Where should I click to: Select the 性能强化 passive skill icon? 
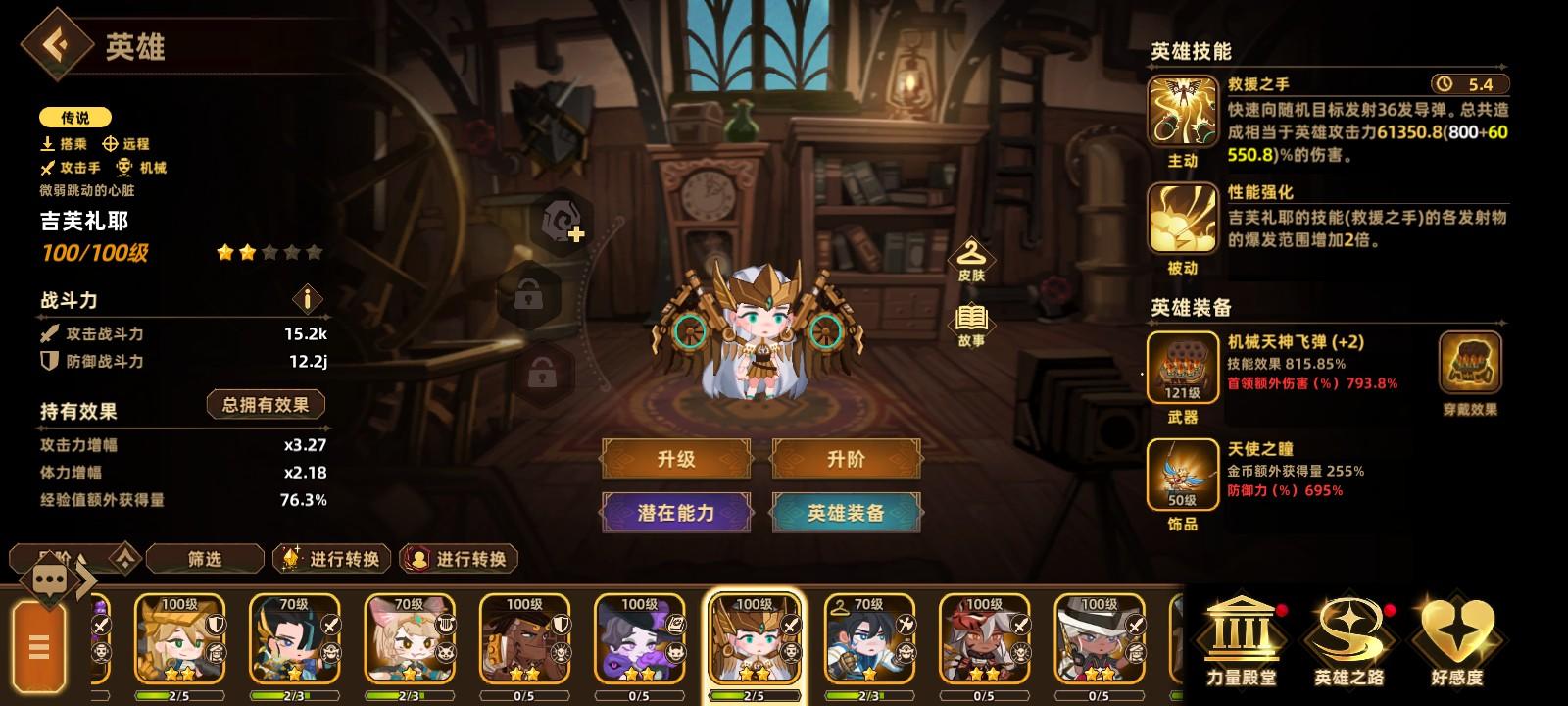1182,219
